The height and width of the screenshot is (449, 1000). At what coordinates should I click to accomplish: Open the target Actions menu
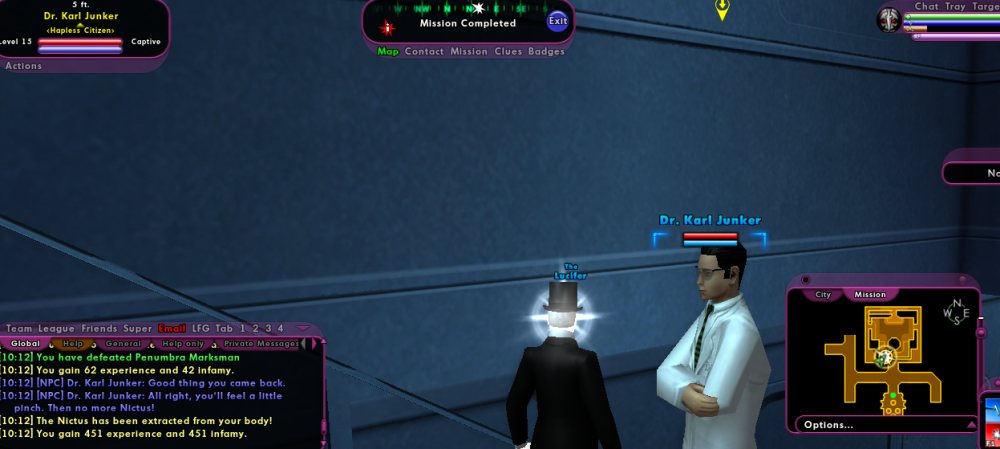point(24,66)
